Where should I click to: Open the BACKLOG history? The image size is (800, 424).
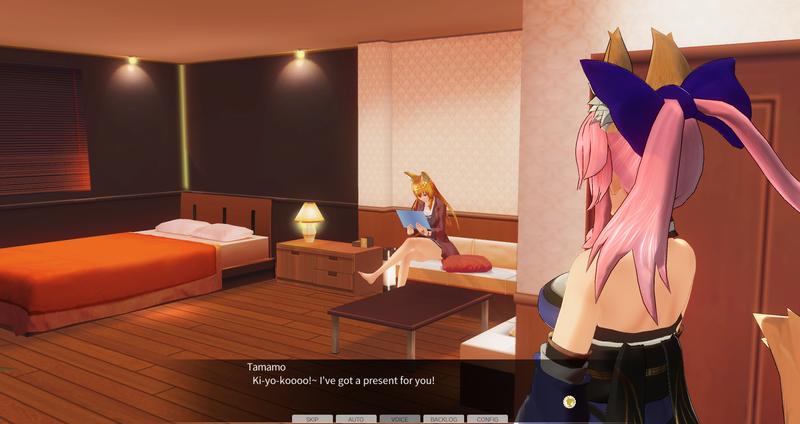click(443, 419)
